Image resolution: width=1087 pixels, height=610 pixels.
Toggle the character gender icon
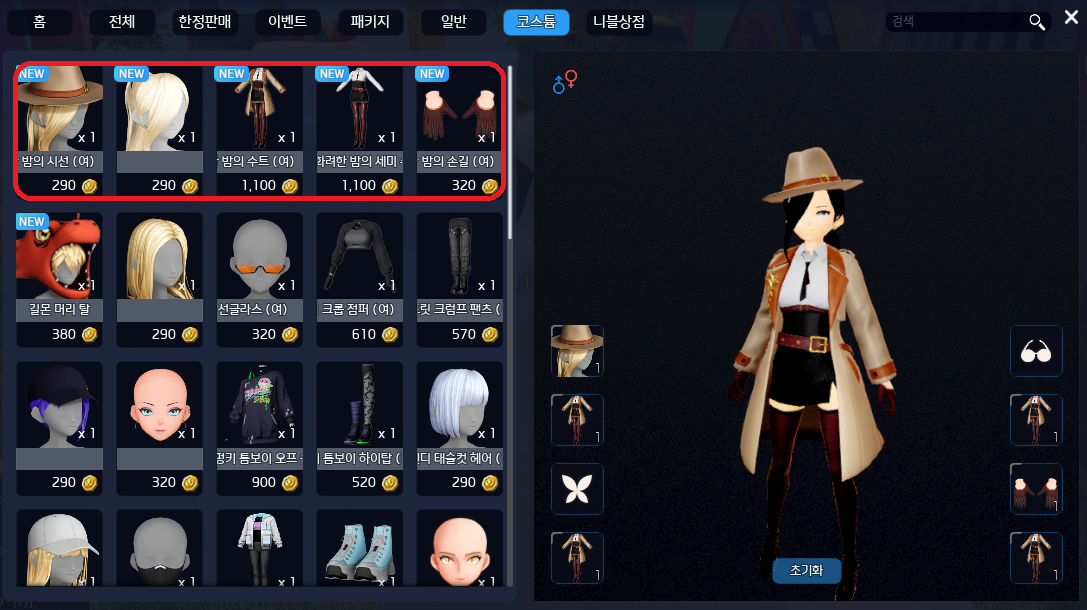(x=565, y=82)
